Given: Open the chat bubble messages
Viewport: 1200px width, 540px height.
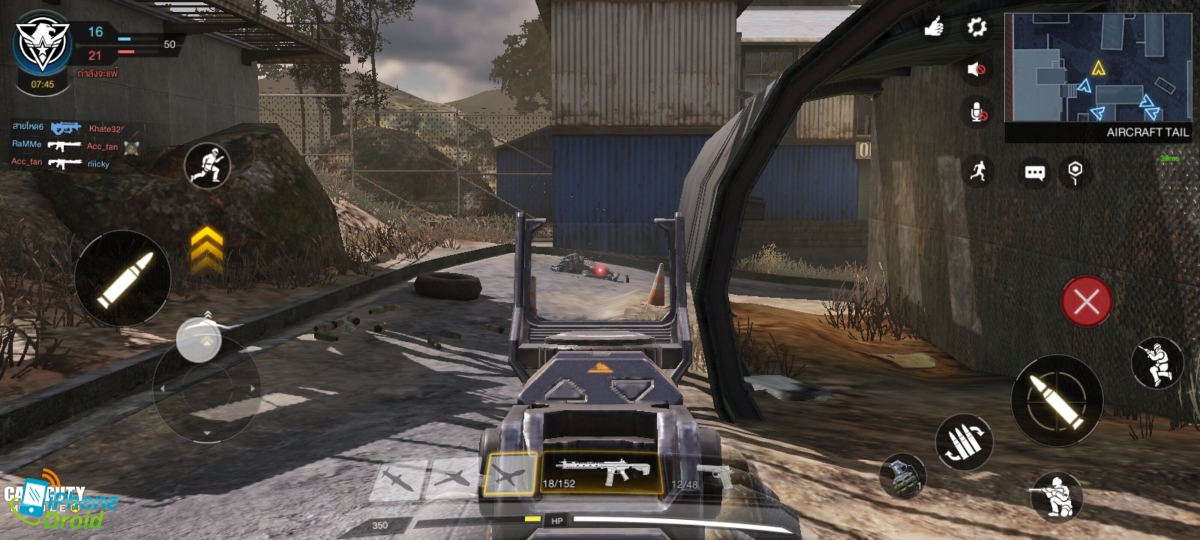Looking at the screenshot, I should click(1034, 173).
